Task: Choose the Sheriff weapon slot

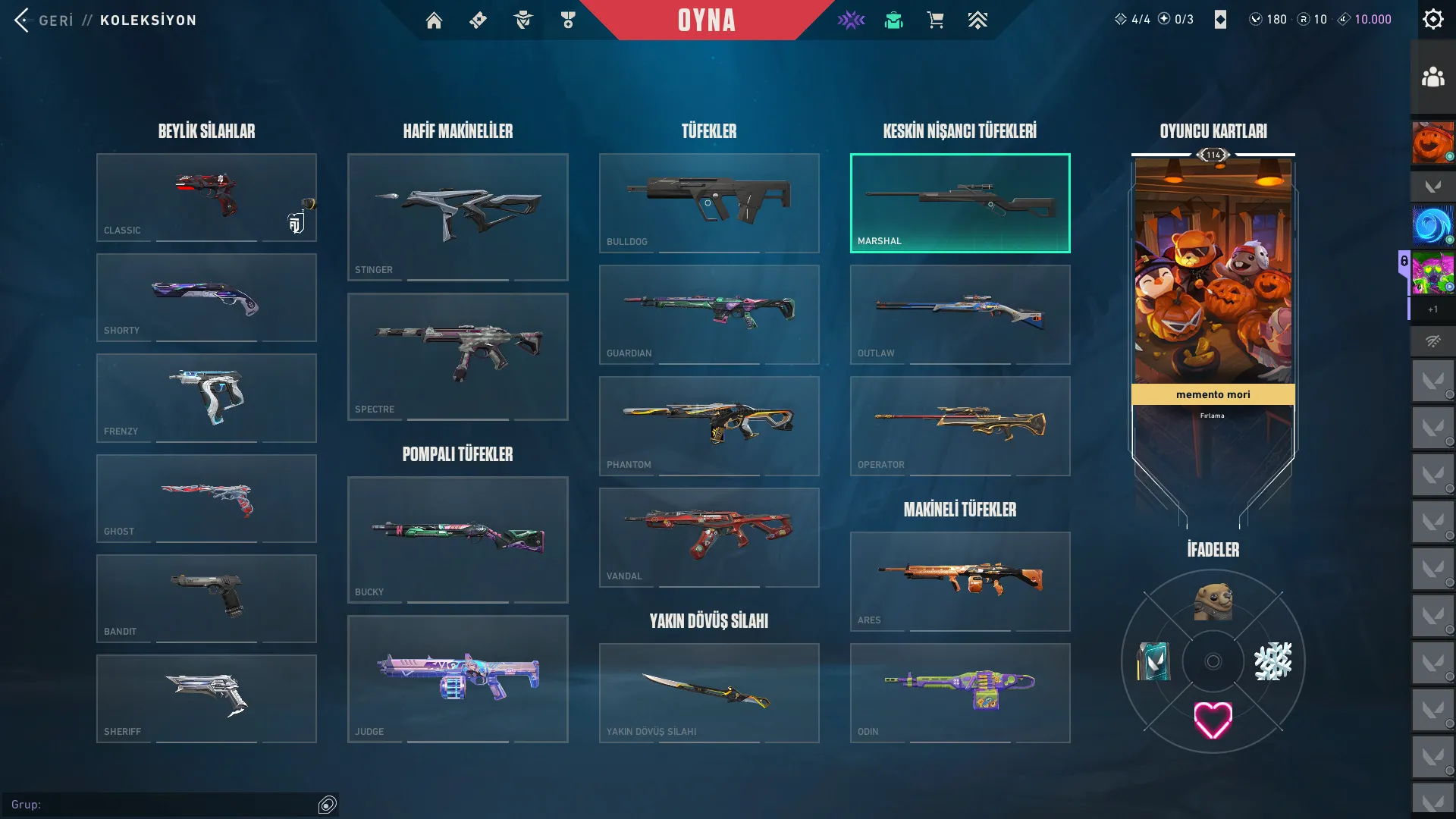Action: 206,698
